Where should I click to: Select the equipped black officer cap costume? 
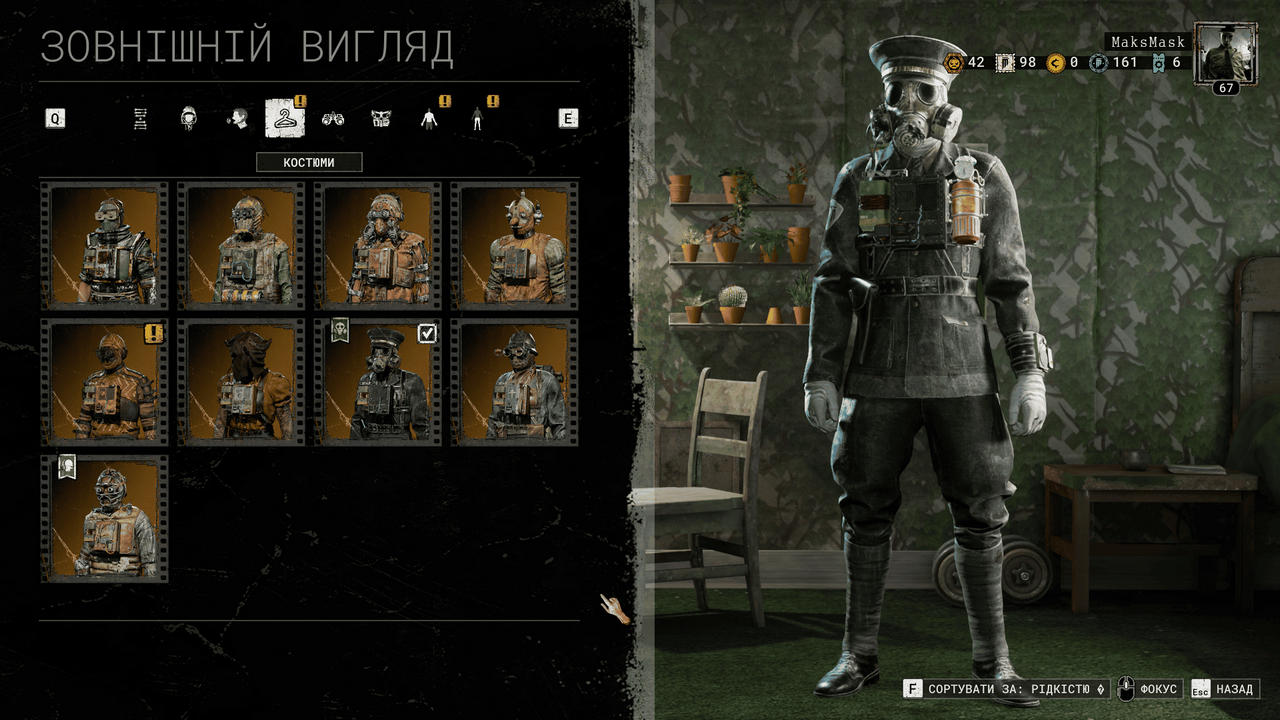tap(378, 382)
